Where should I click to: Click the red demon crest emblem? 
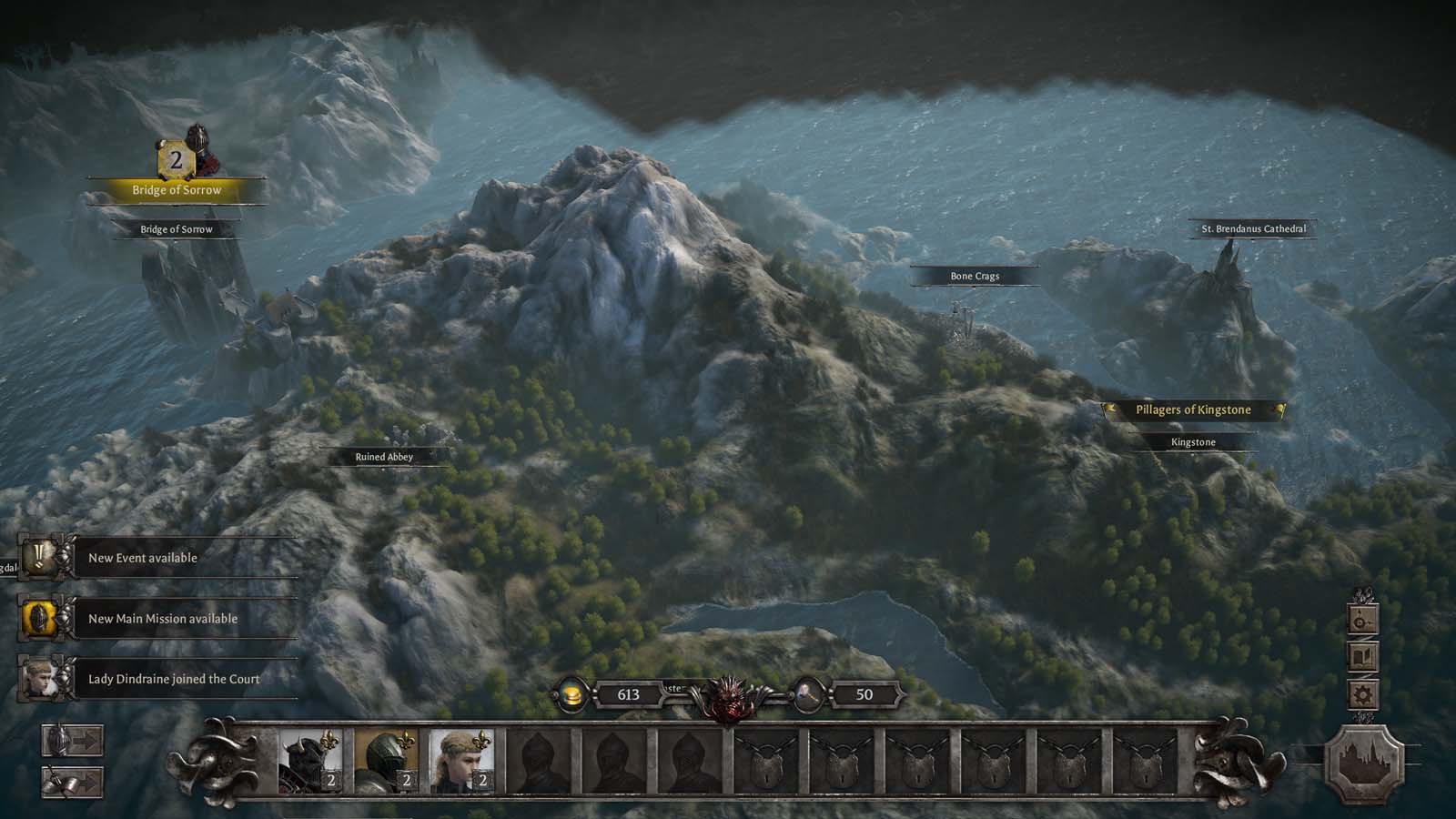[x=728, y=697]
